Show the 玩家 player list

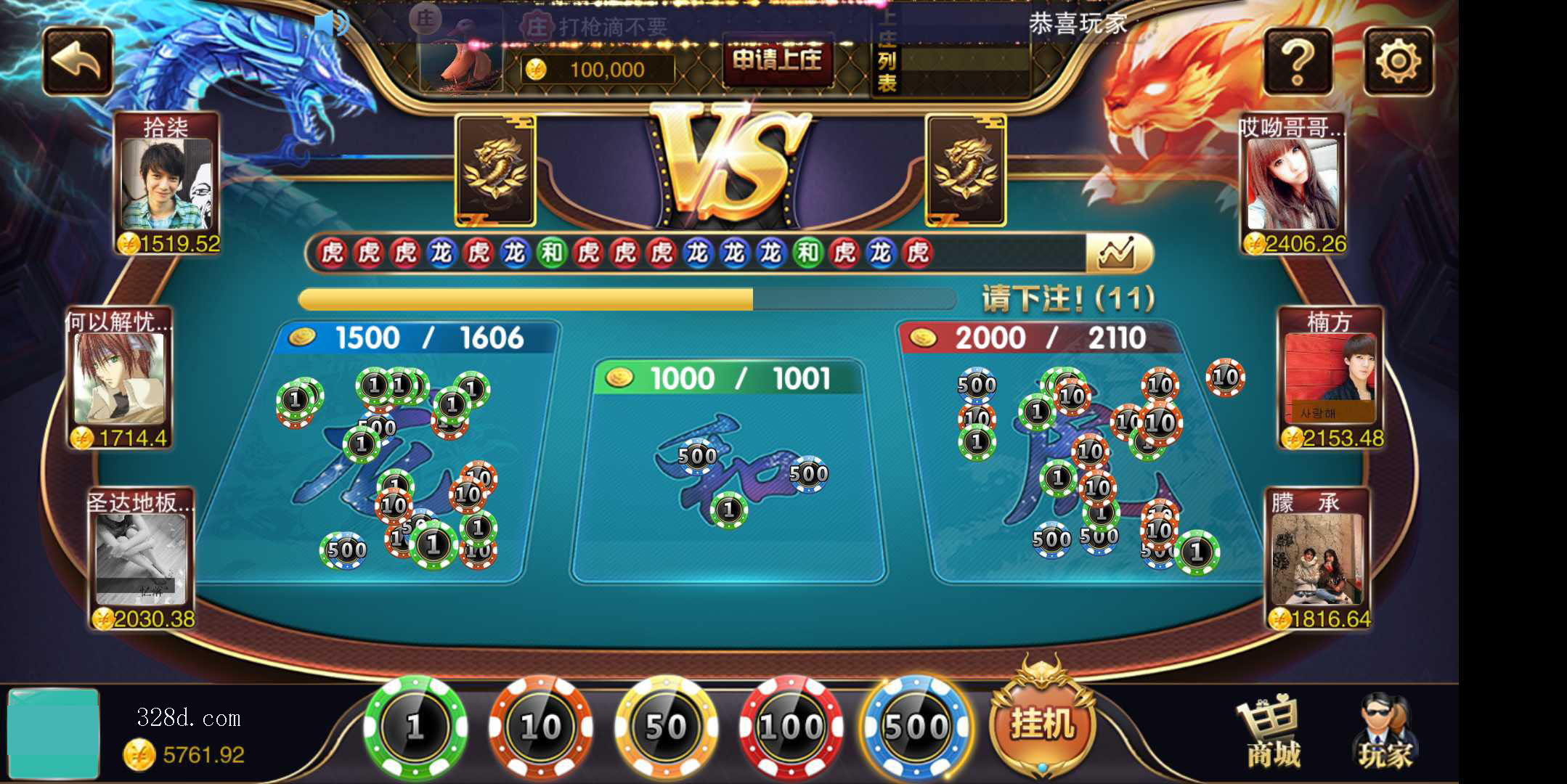pos(1385,733)
